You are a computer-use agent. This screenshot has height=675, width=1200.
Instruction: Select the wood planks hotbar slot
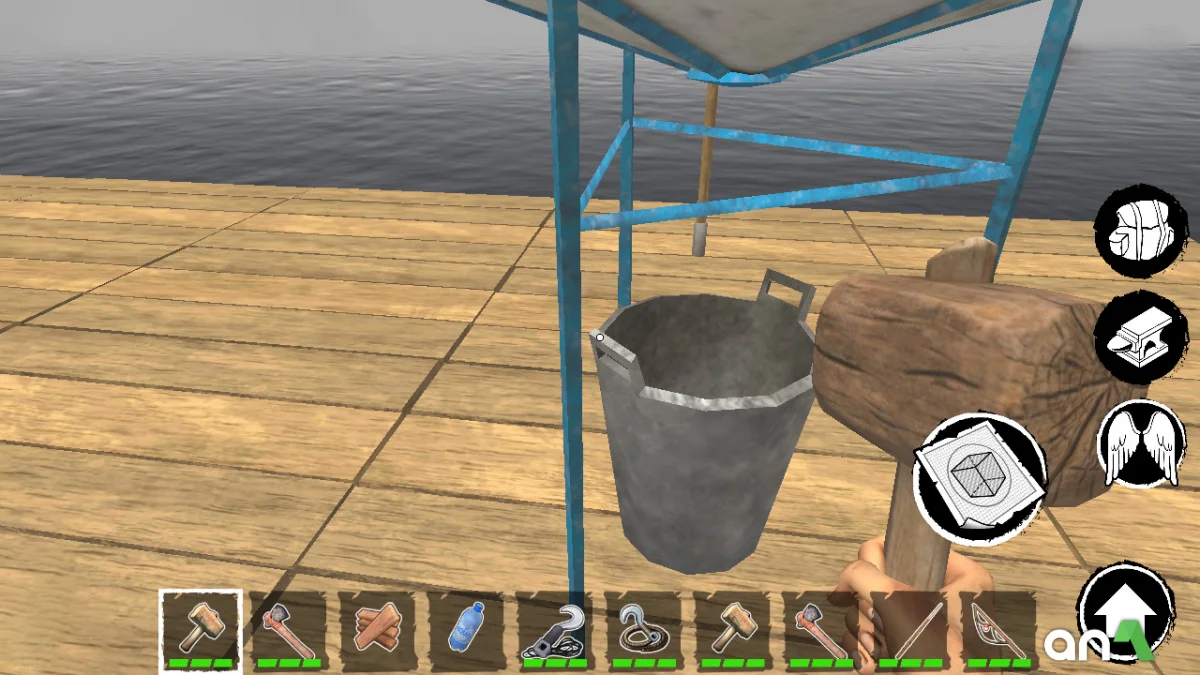[x=377, y=630]
